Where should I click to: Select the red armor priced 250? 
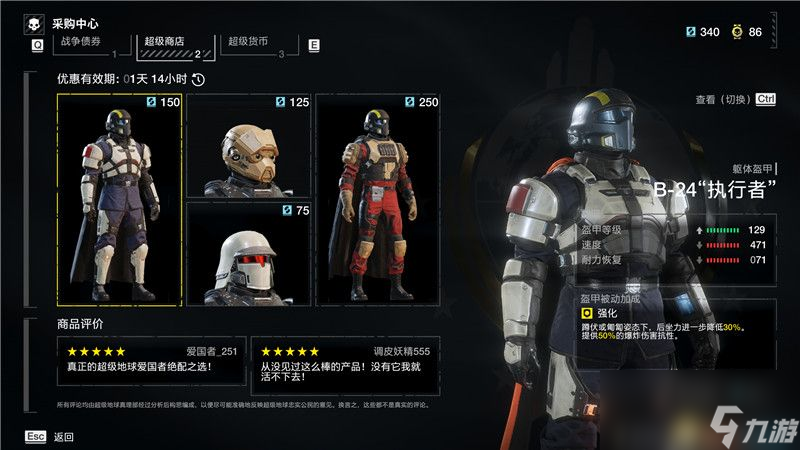pos(378,199)
